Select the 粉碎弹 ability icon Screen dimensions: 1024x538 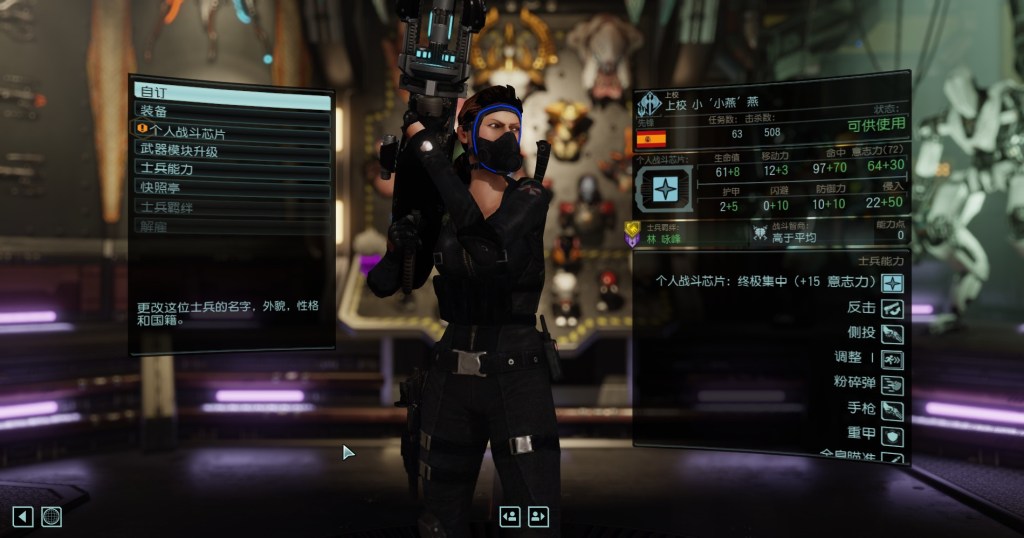(892, 384)
